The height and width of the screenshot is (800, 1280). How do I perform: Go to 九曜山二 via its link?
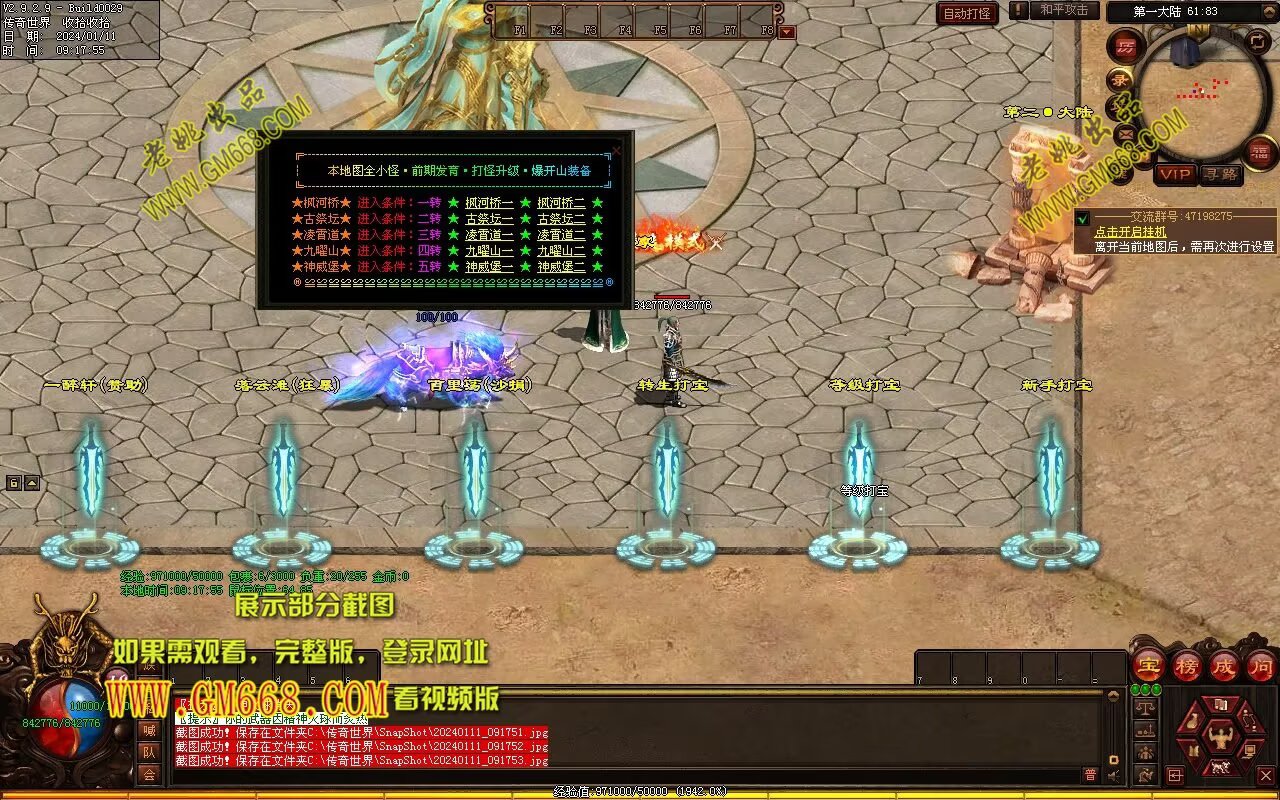(561, 251)
